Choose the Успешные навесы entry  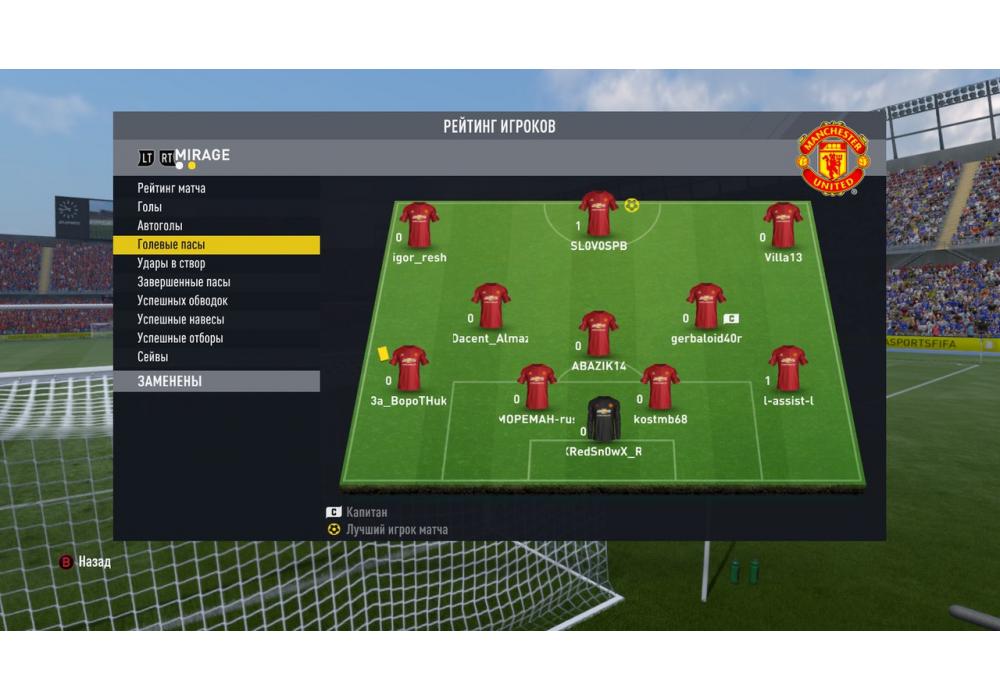(x=181, y=320)
